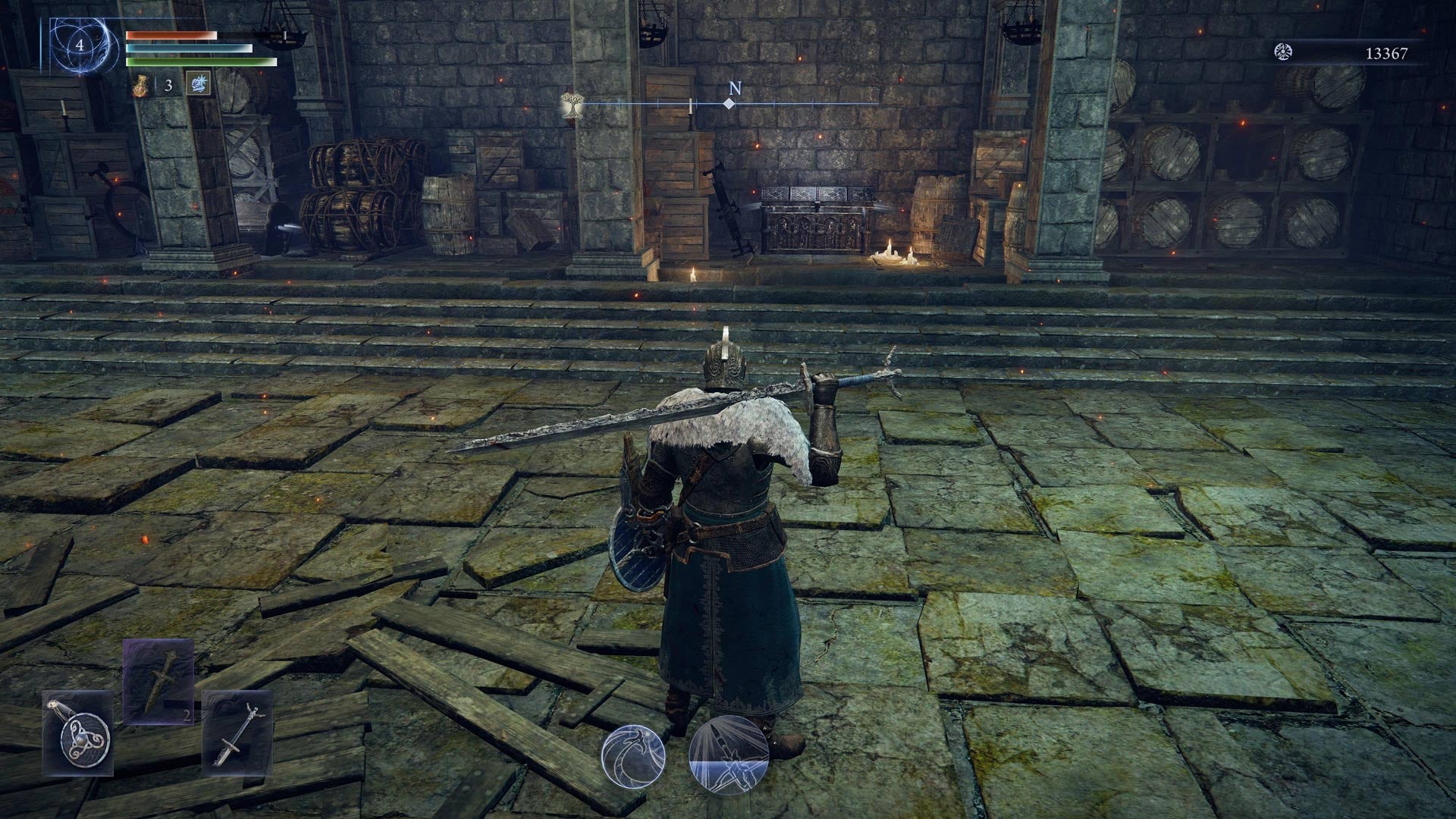Toggle the N marker on the compass
The width and height of the screenshot is (1456, 819).
click(x=734, y=88)
